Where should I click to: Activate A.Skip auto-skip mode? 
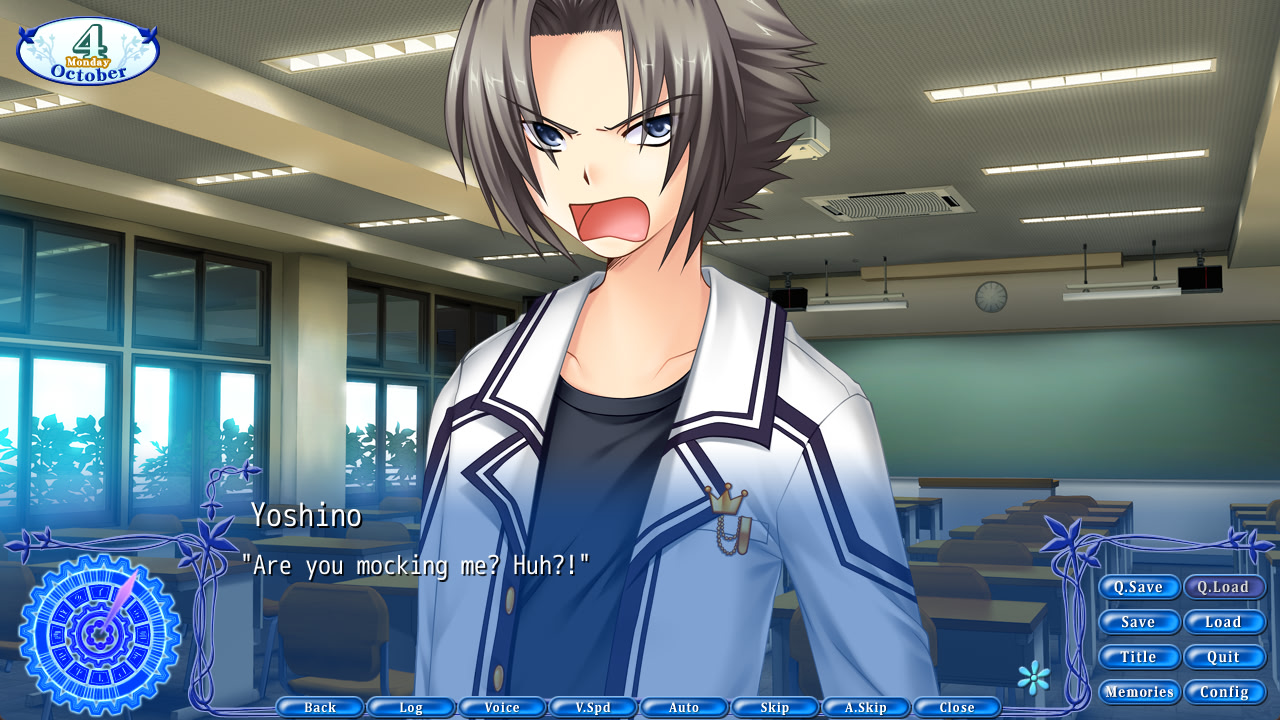click(866, 706)
